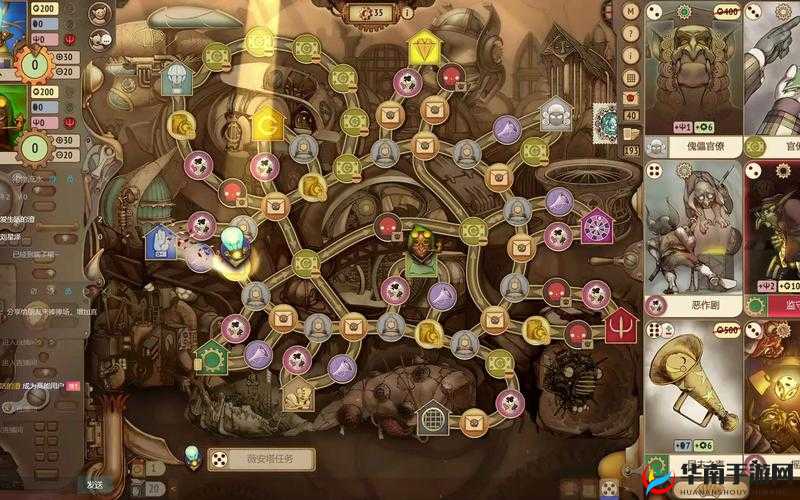The image size is (800, 500).
Task: Select the red trident Inferno board space
Action: [622, 323]
